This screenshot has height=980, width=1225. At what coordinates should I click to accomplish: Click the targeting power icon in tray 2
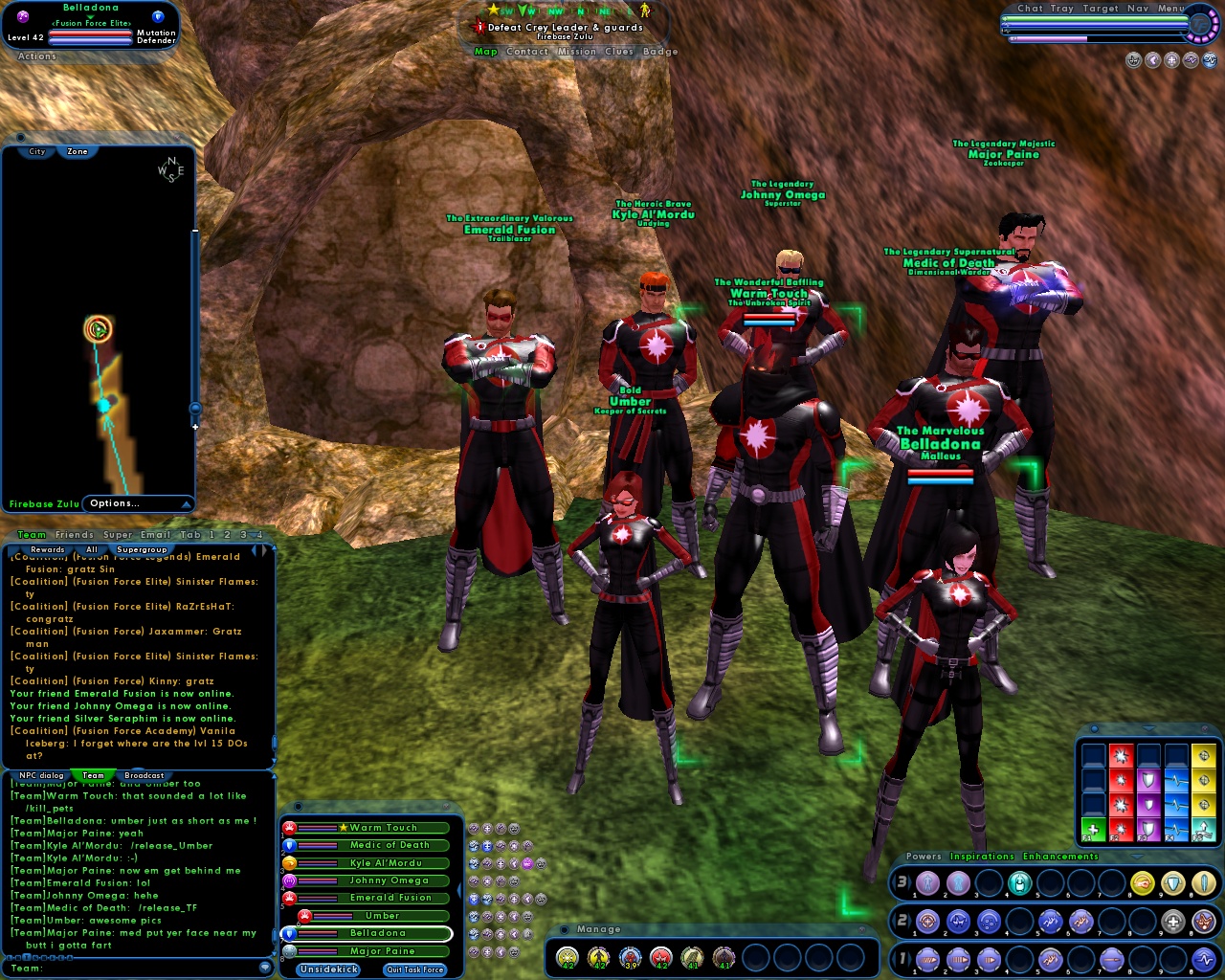click(x=928, y=921)
